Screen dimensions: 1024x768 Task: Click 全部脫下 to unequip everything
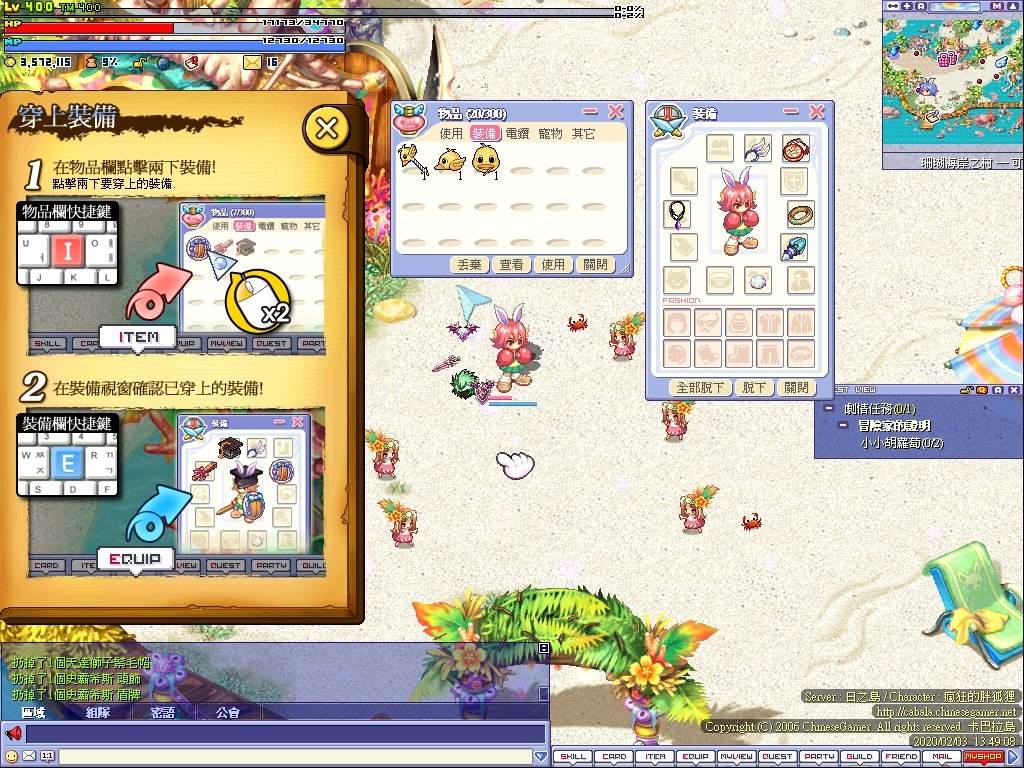[x=700, y=388]
